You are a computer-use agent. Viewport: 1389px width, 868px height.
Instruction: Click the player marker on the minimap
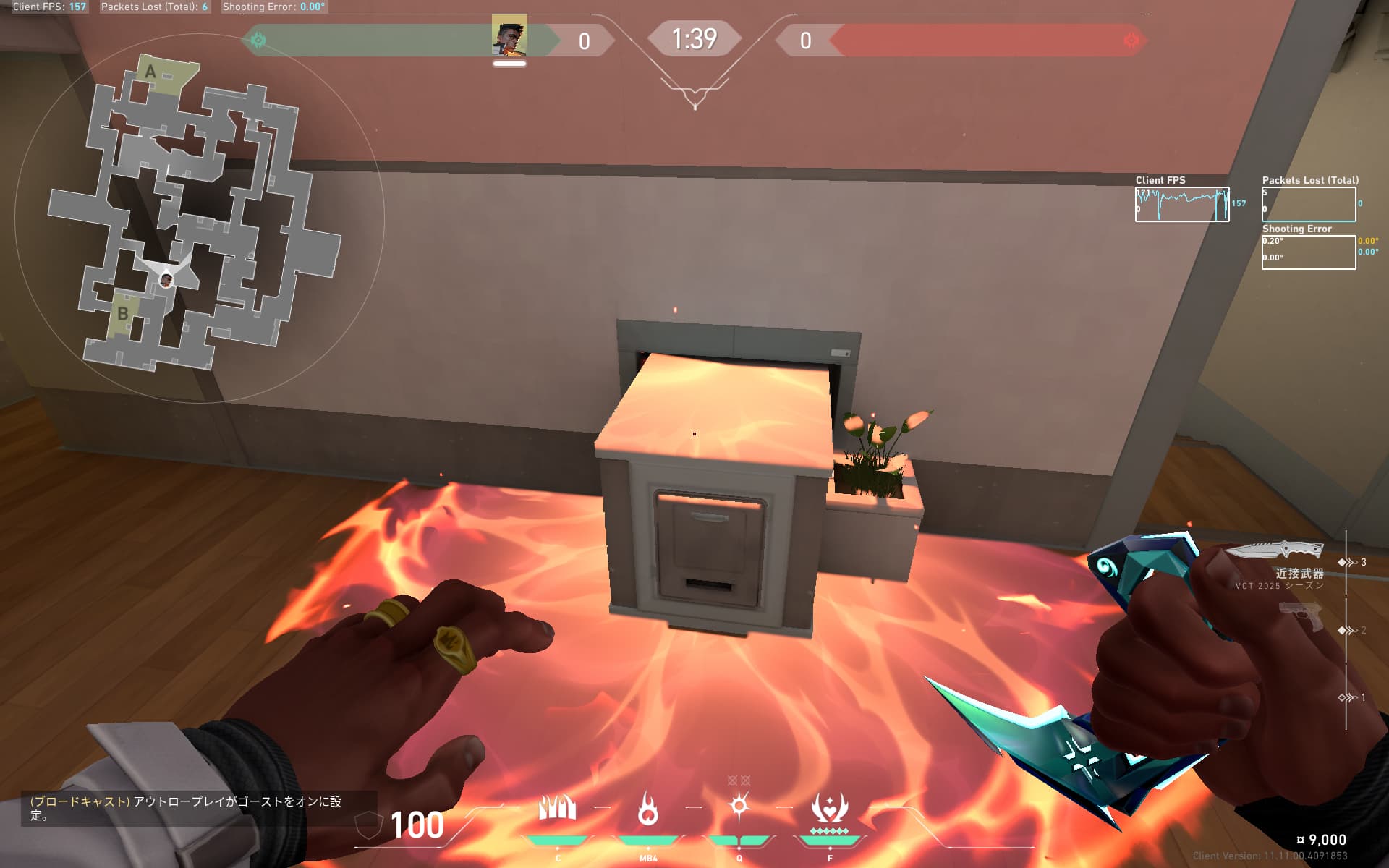[166, 279]
